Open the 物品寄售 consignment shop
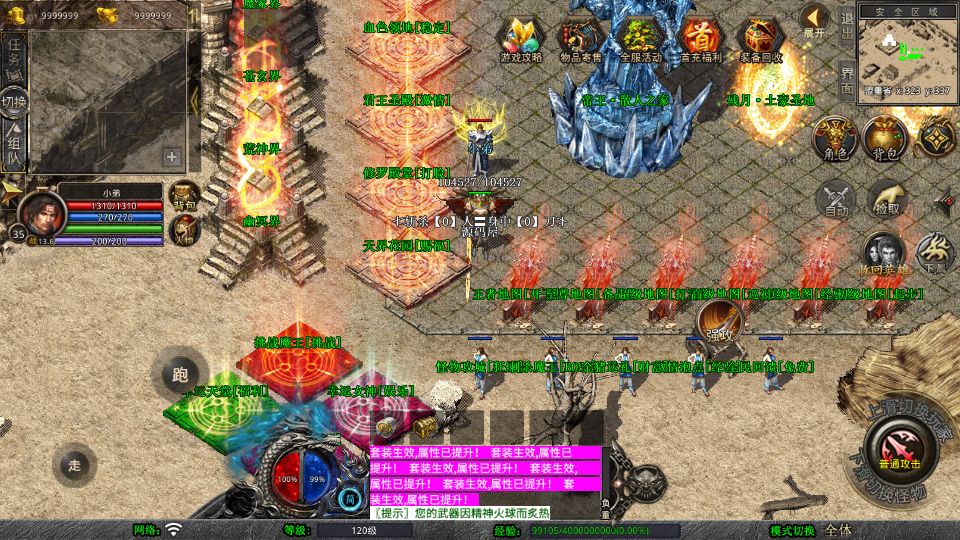 [x=580, y=39]
